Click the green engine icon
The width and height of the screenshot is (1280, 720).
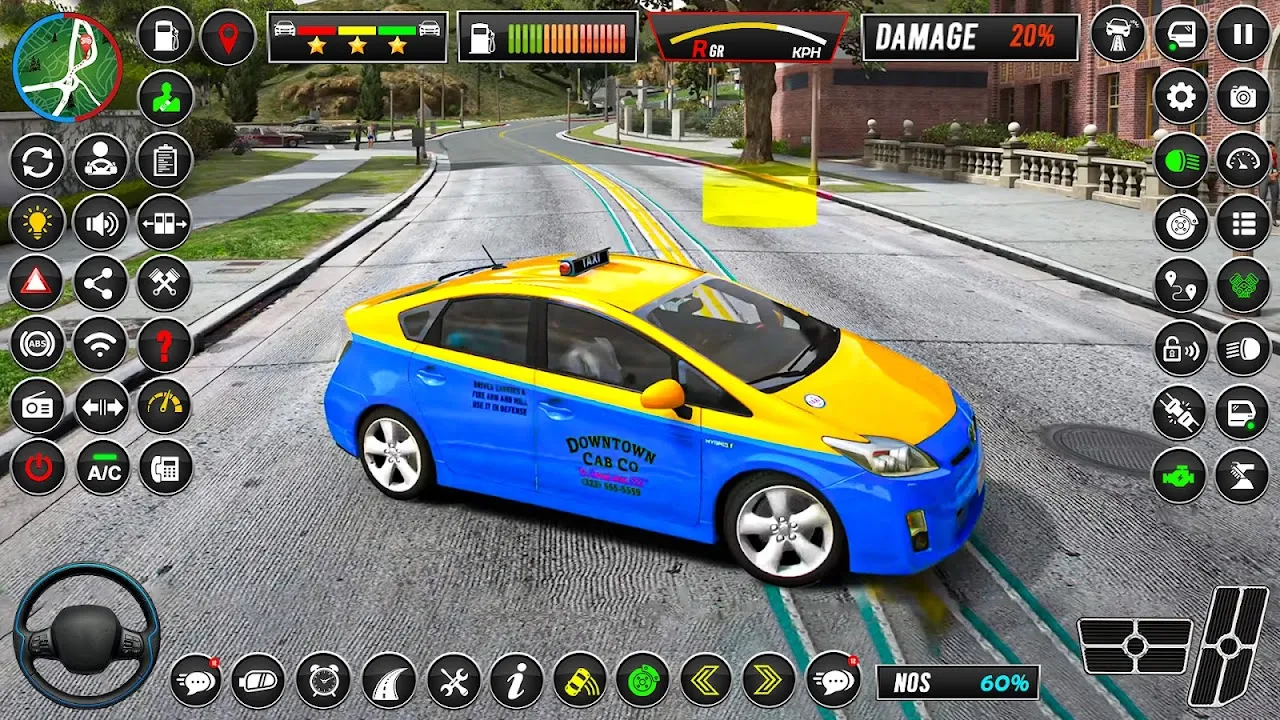(x=1181, y=475)
